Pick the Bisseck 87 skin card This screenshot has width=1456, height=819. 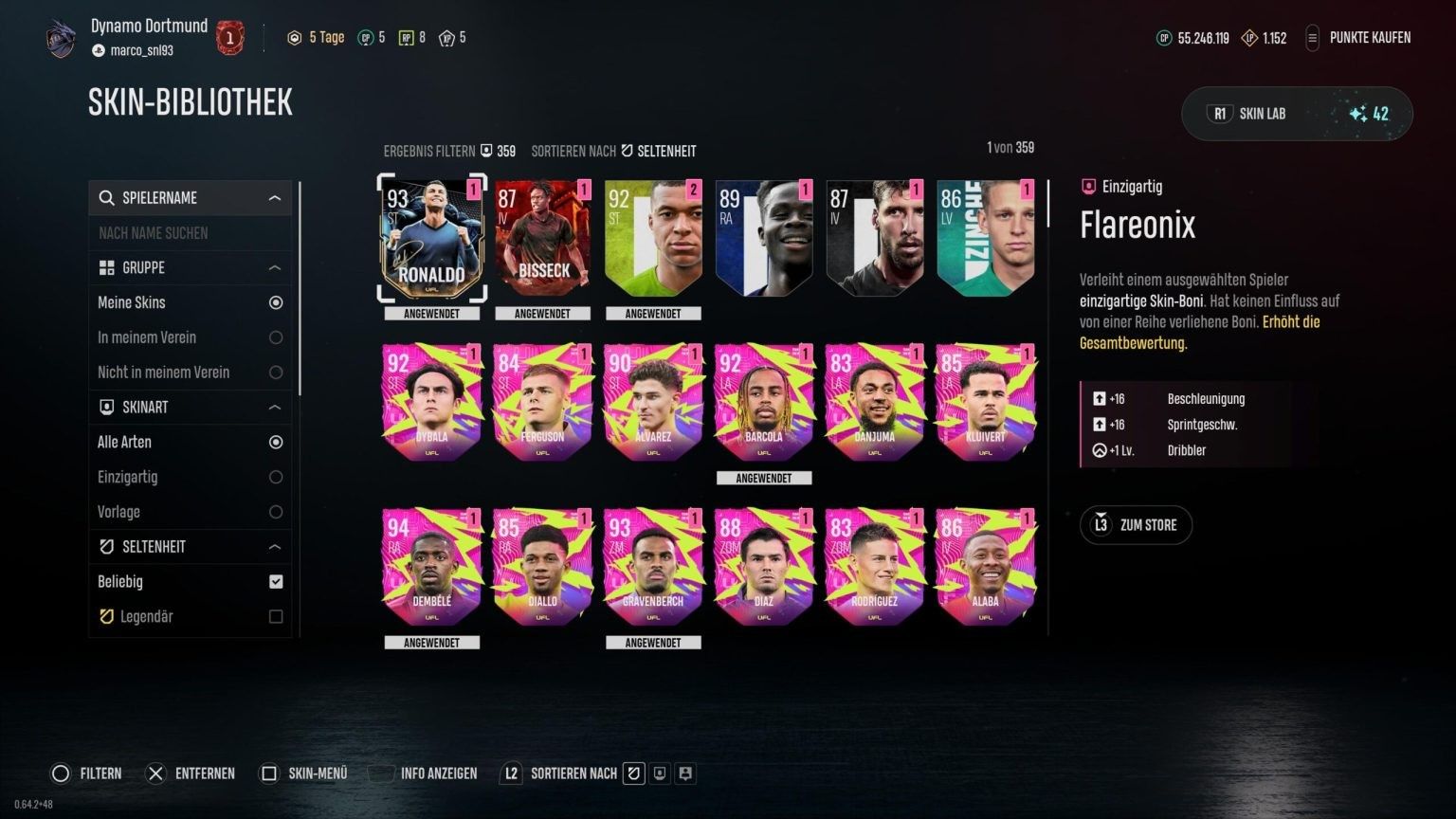(x=542, y=240)
